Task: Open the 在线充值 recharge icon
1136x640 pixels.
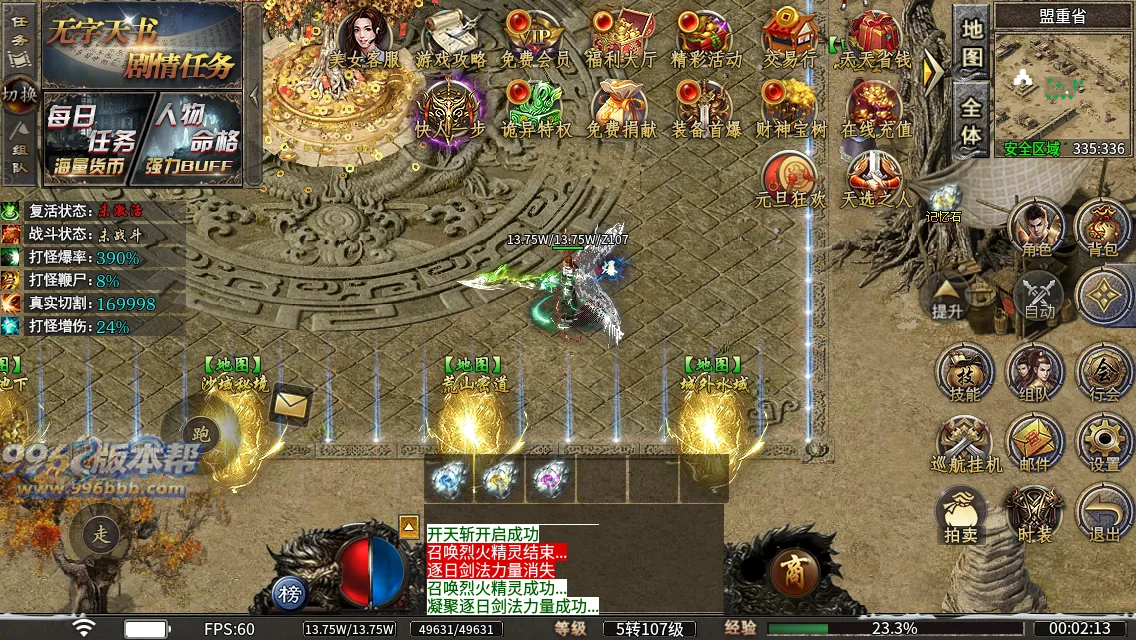Action: 876,108
